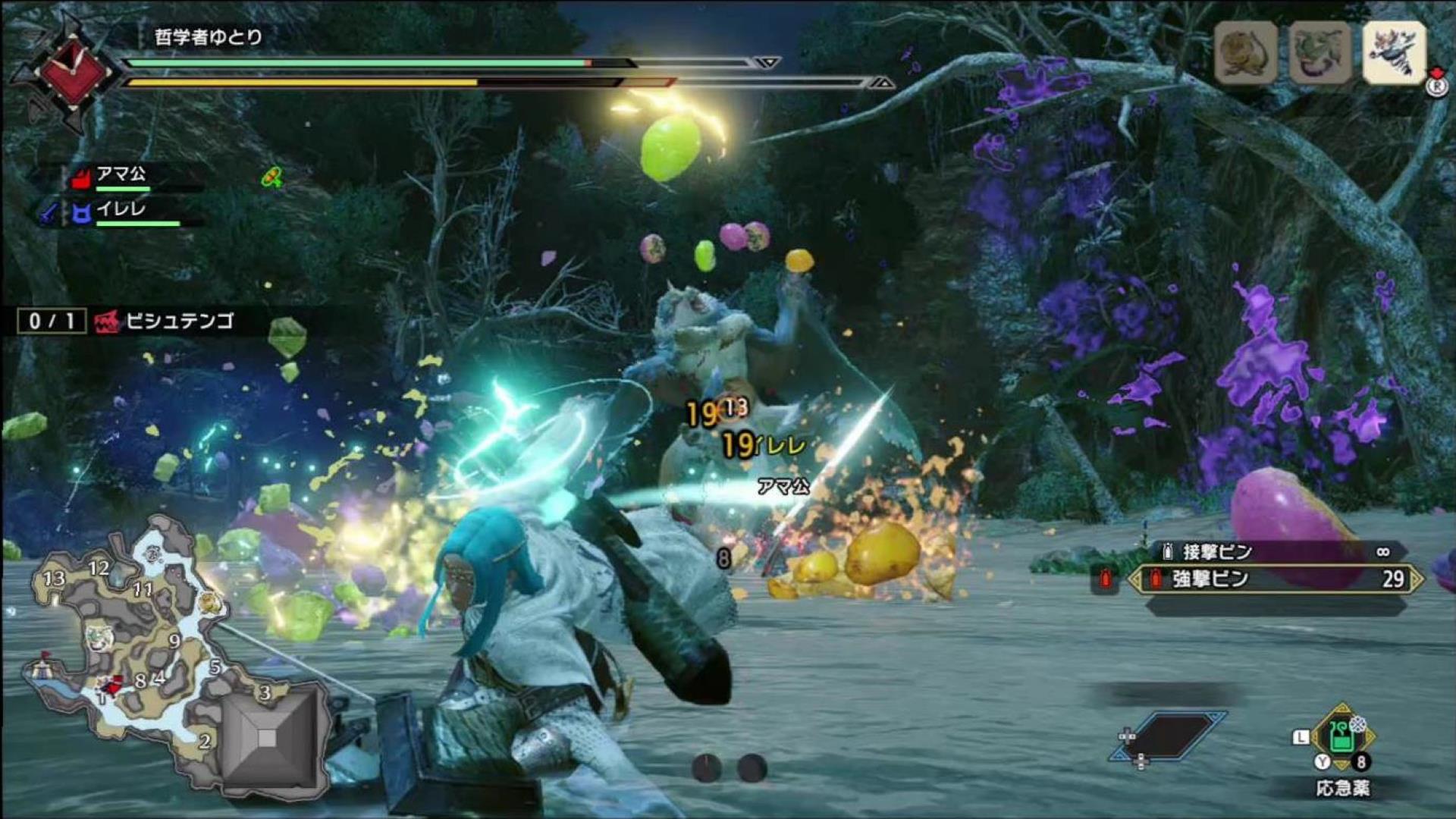Click the camp tent marker on minimap
Image resolution: width=1456 pixels, height=819 pixels.
[x=41, y=667]
